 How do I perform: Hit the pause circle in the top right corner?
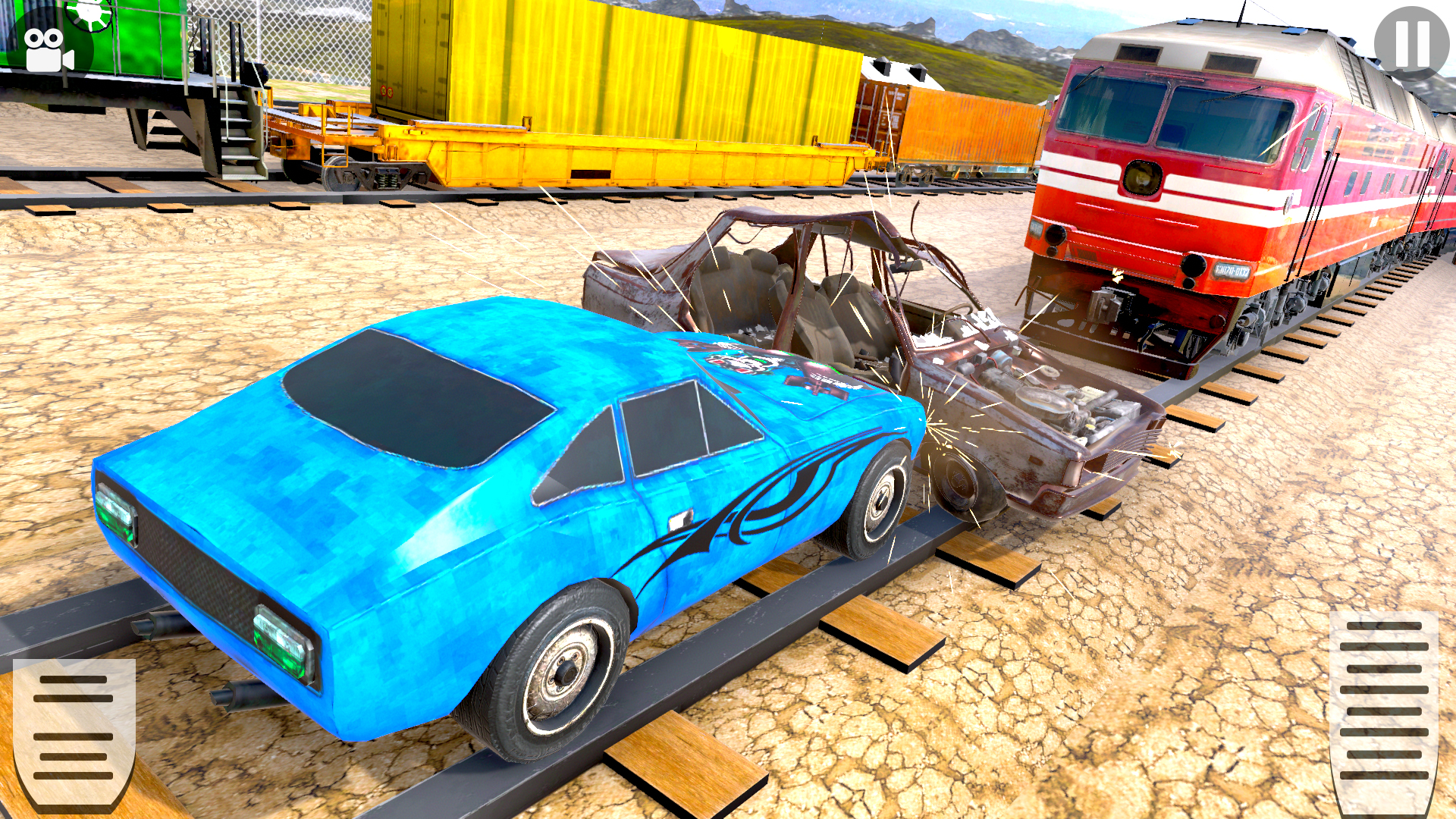coord(1411,42)
